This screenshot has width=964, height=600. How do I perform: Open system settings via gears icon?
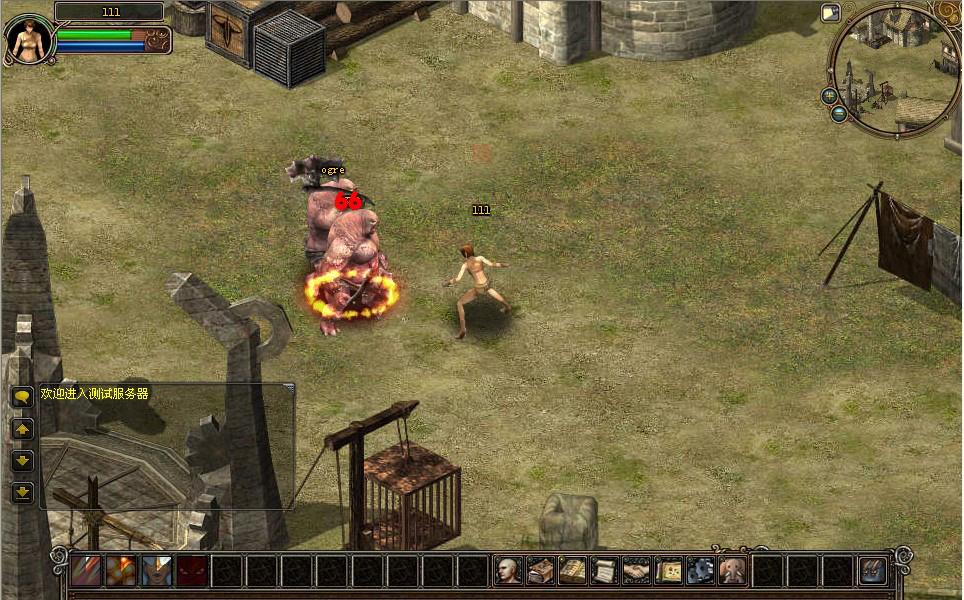[x=700, y=571]
